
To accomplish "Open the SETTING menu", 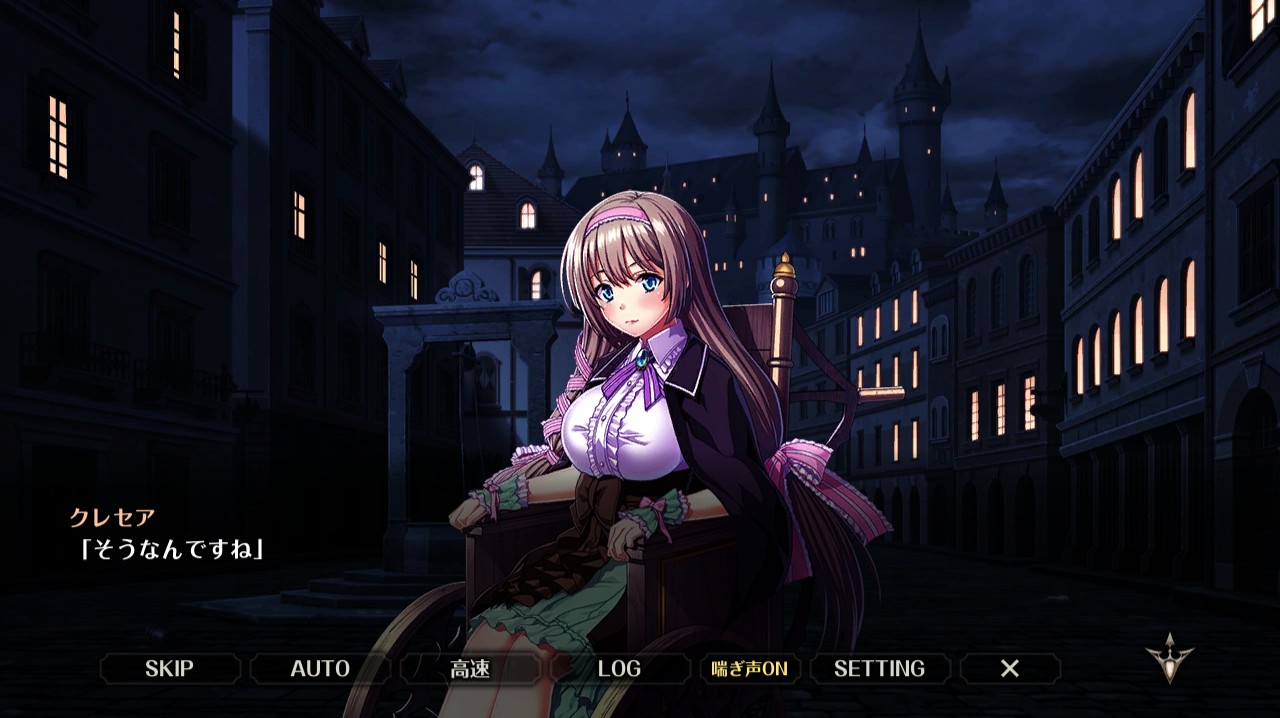I will coord(879,669).
